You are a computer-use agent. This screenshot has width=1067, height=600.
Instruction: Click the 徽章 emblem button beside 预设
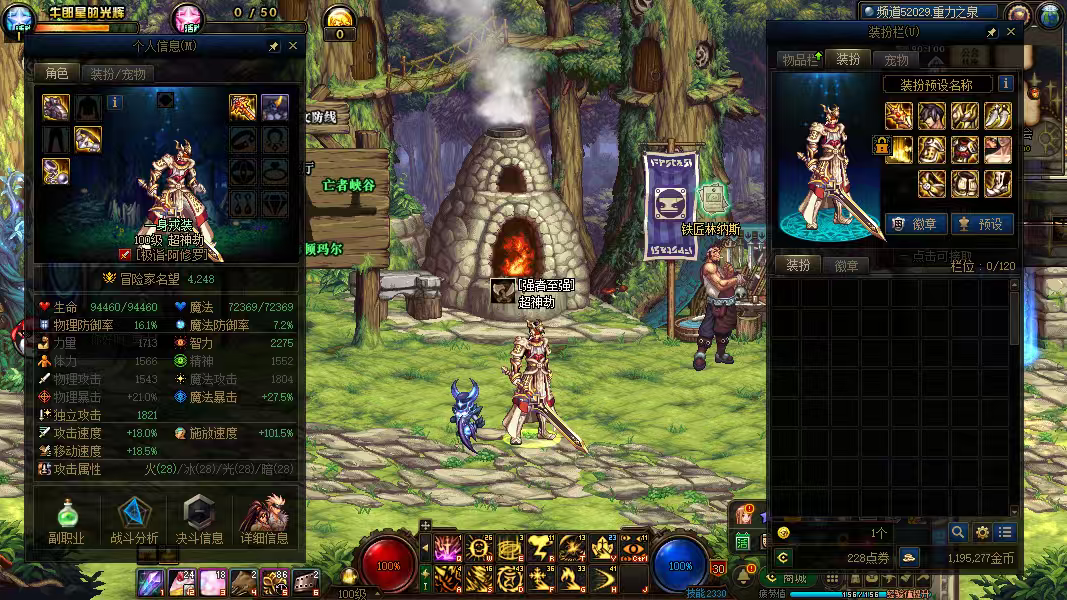(x=917, y=224)
